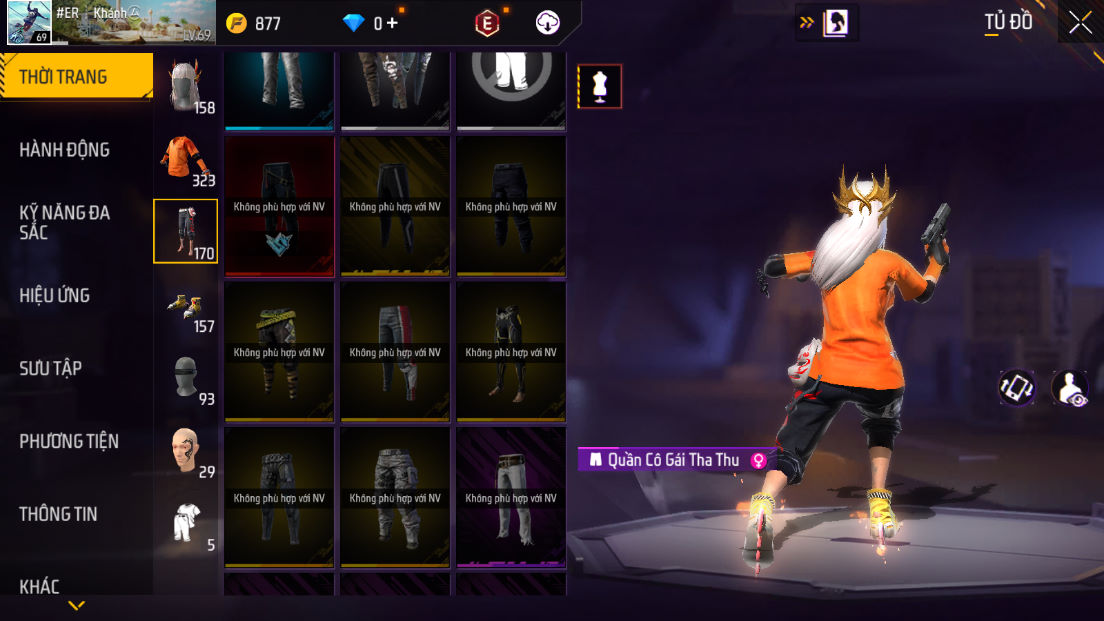Click the mannequin outfit preview icon

pyautogui.click(x=600, y=86)
